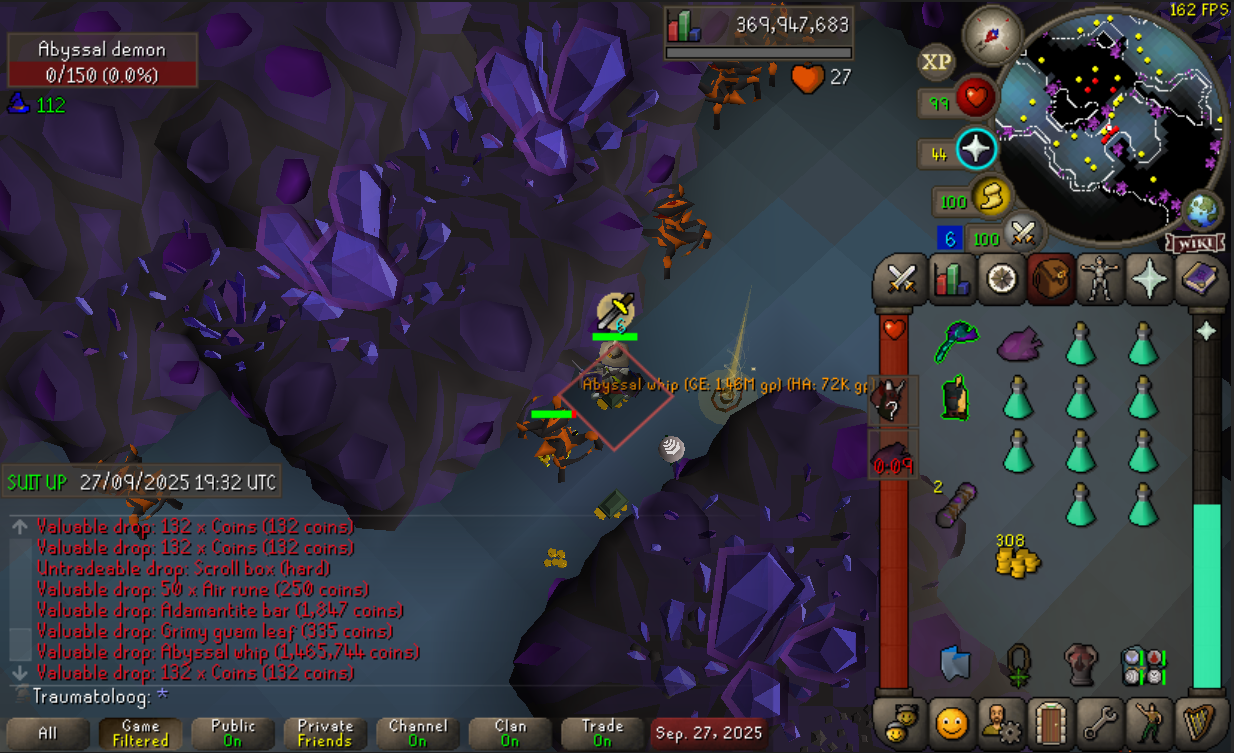The image size is (1234, 753).
Task: Open the Music Player harp tab
Action: [x=1198, y=720]
